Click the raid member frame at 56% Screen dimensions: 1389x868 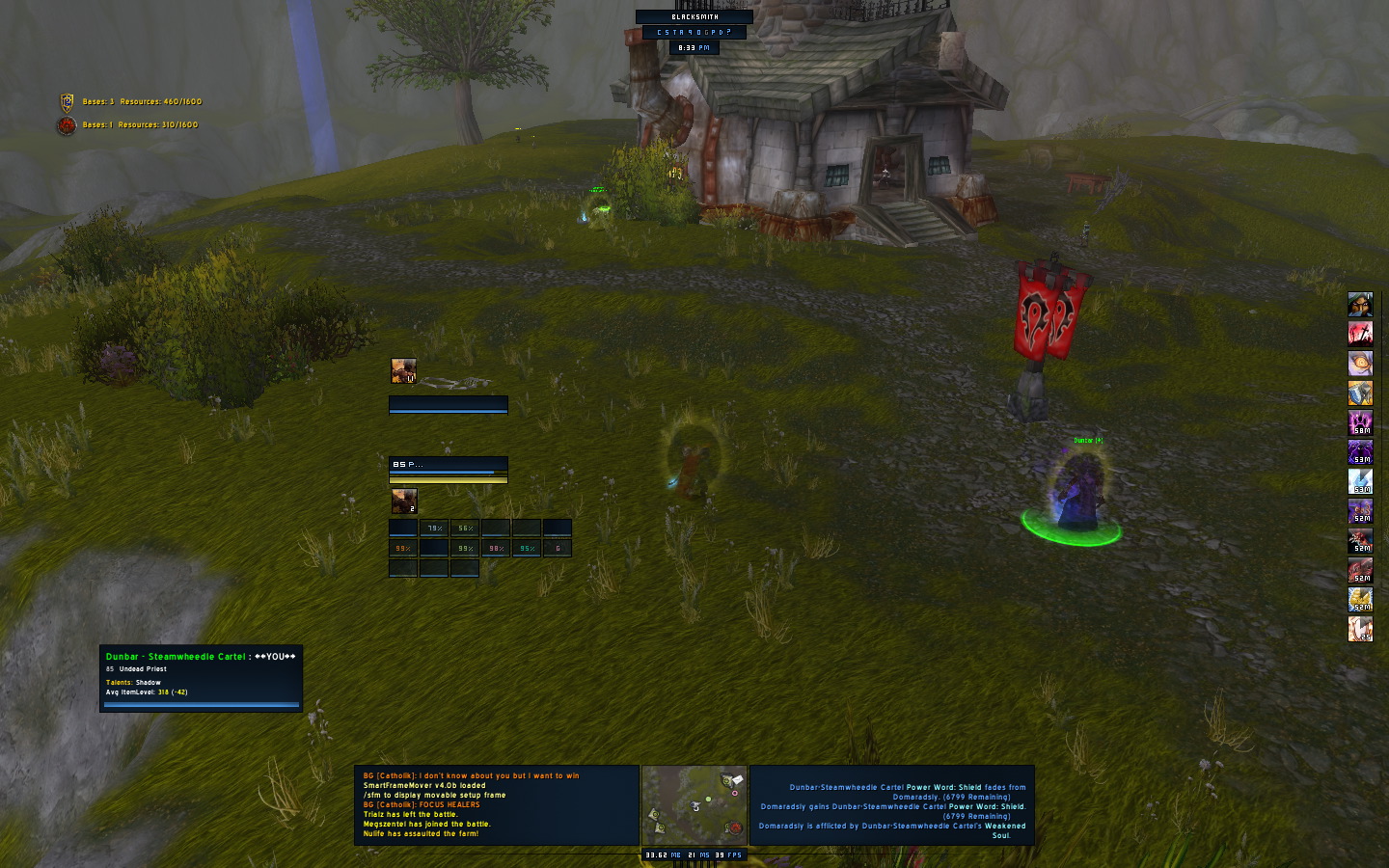pyautogui.click(x=465, y=528)
